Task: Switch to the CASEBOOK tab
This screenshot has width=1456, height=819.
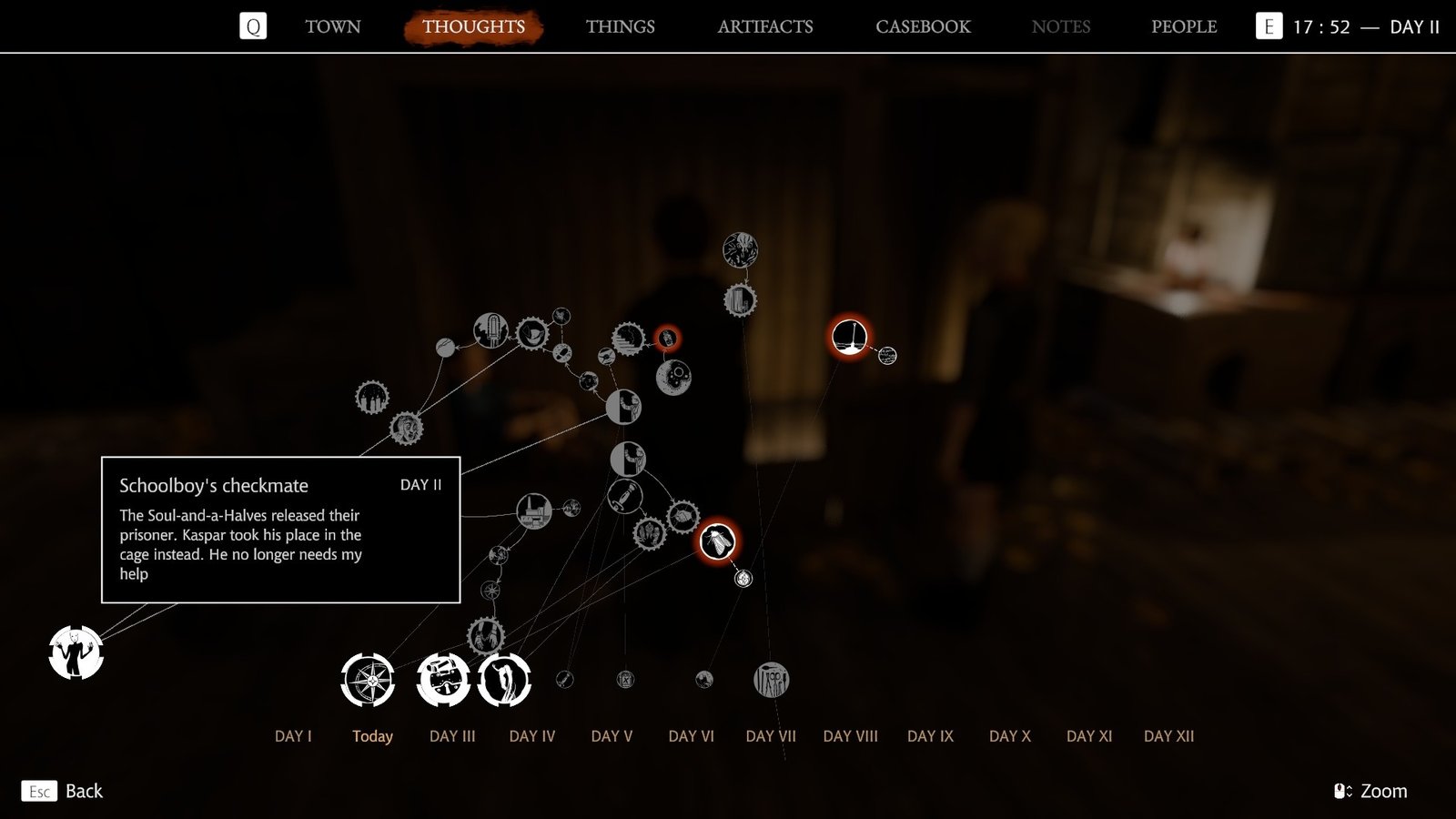Action: (922, 26)
